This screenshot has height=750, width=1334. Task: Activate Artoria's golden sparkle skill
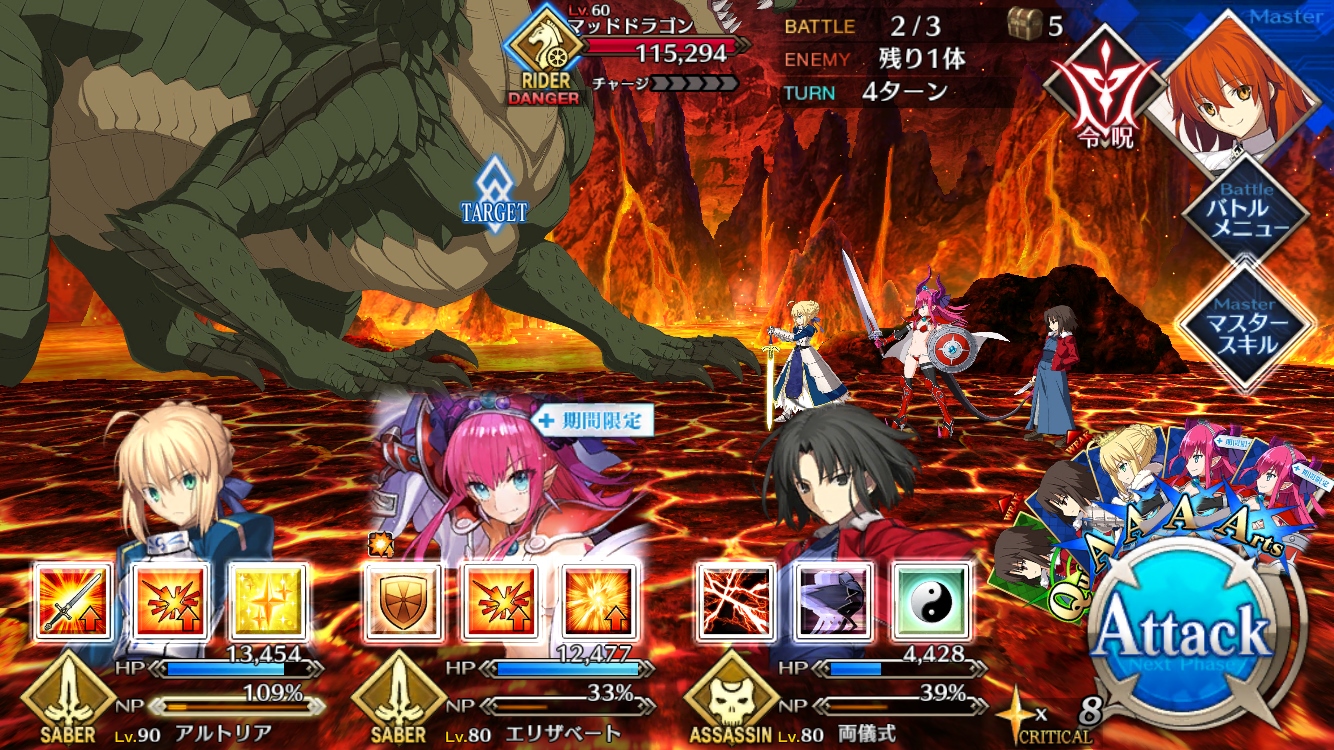click(267, 601)
